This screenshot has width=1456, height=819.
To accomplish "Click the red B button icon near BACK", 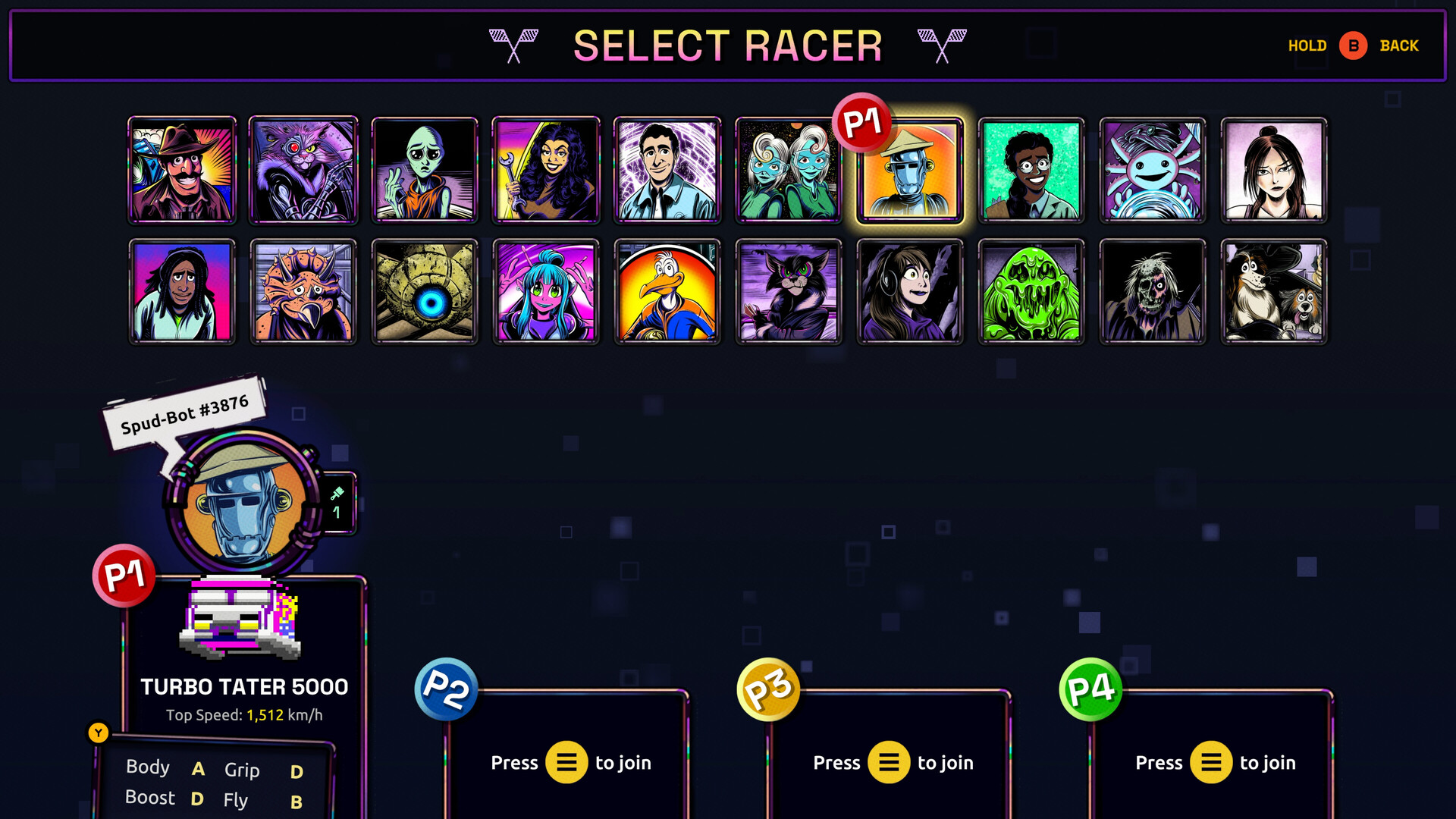I will click(x=1353, y=45).
